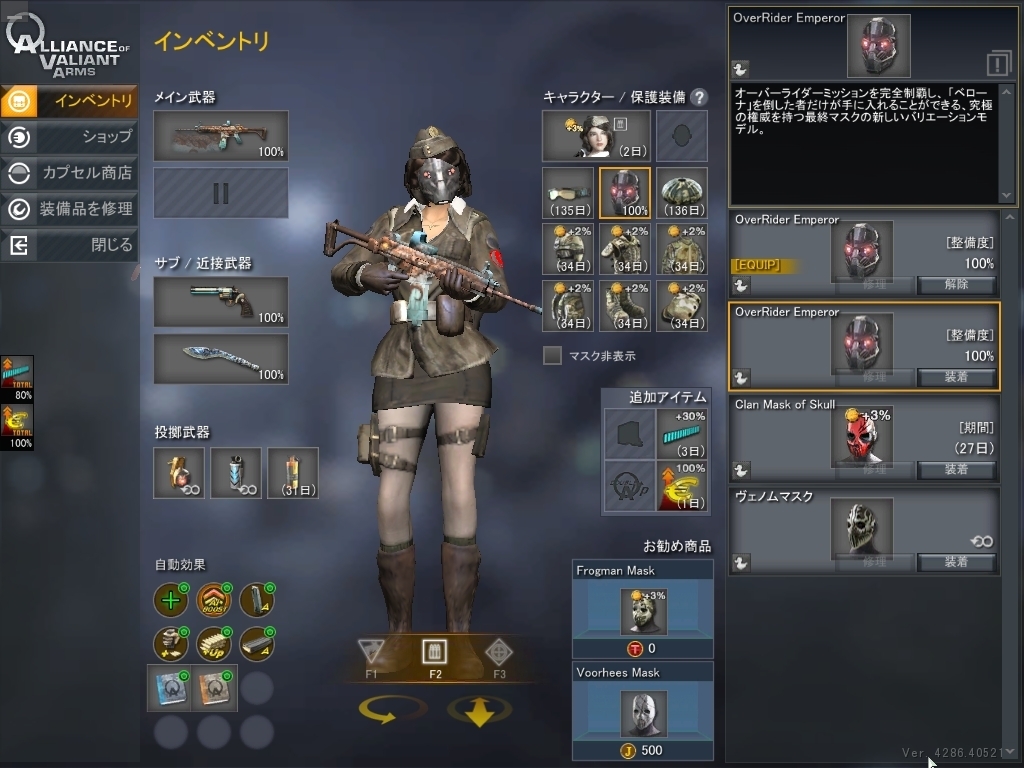
Task: Unequip the OverRider Emperor with 解除
Action: click(x=956, y=284)
